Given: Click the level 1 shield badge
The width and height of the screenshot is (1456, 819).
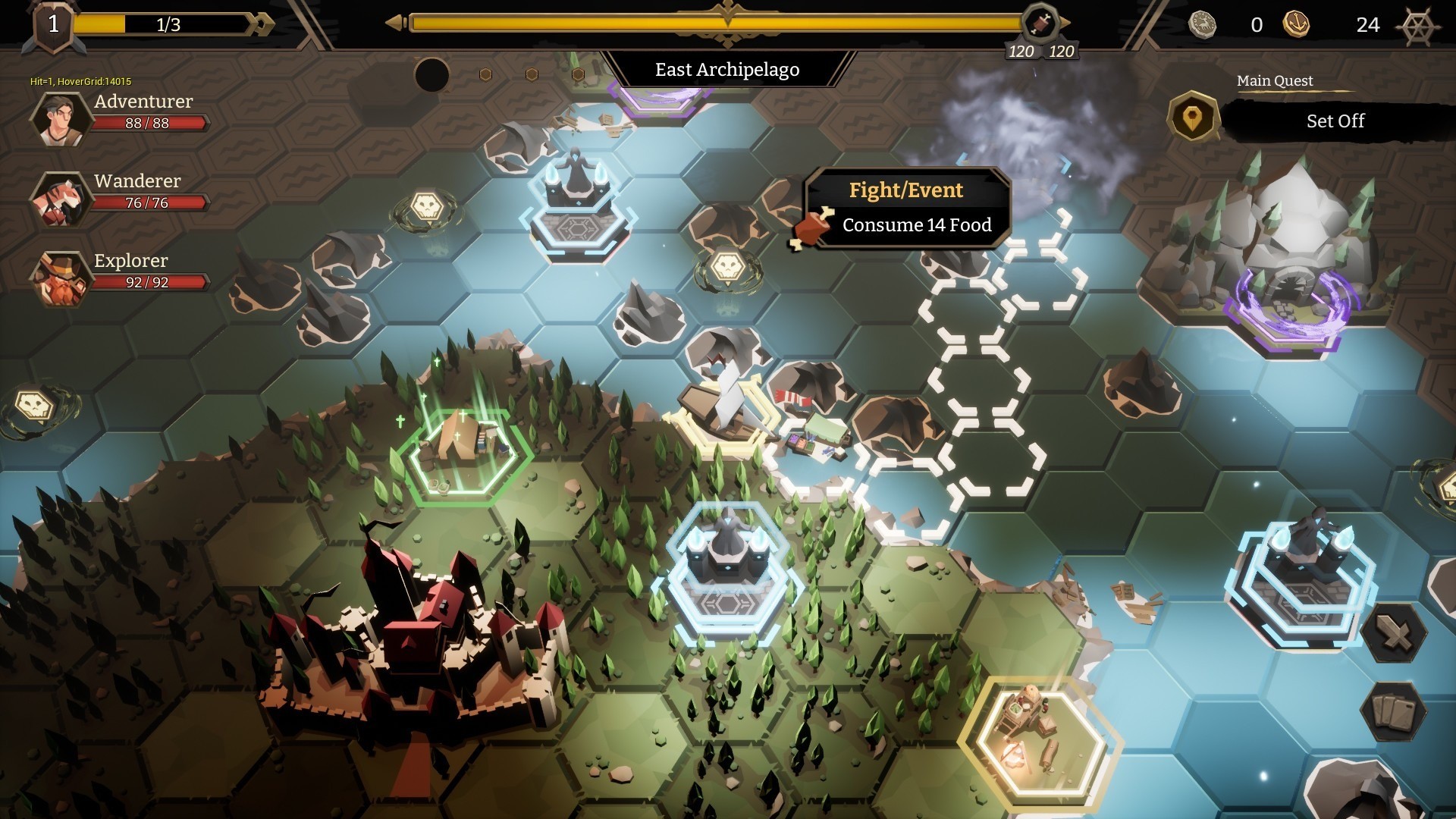Looking at the screenshot, I should pos(53,27).
